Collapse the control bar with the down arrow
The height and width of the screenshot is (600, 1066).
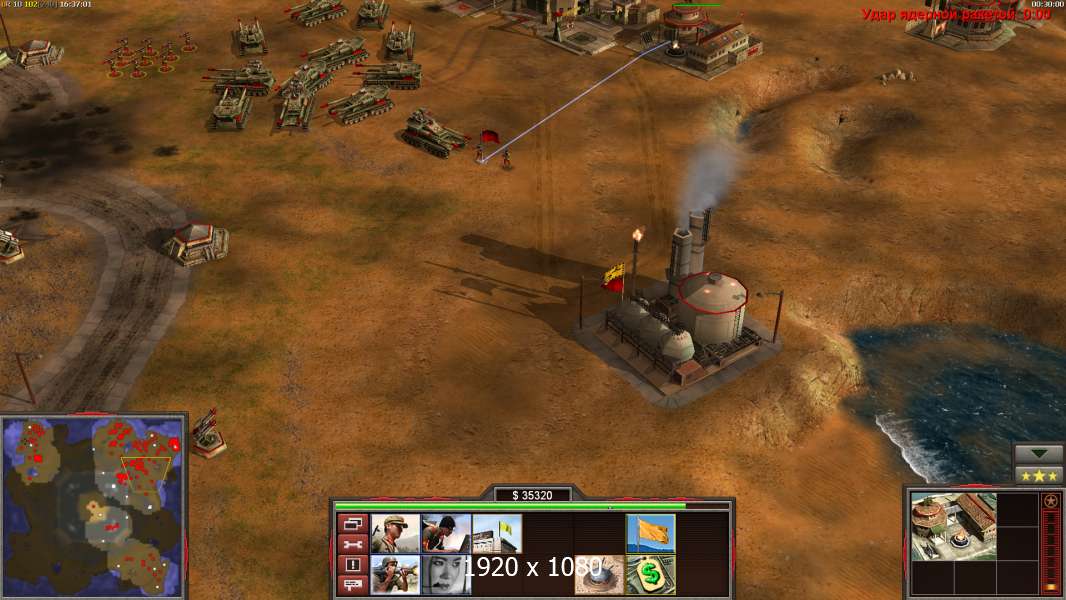[x=1038, y=454]
